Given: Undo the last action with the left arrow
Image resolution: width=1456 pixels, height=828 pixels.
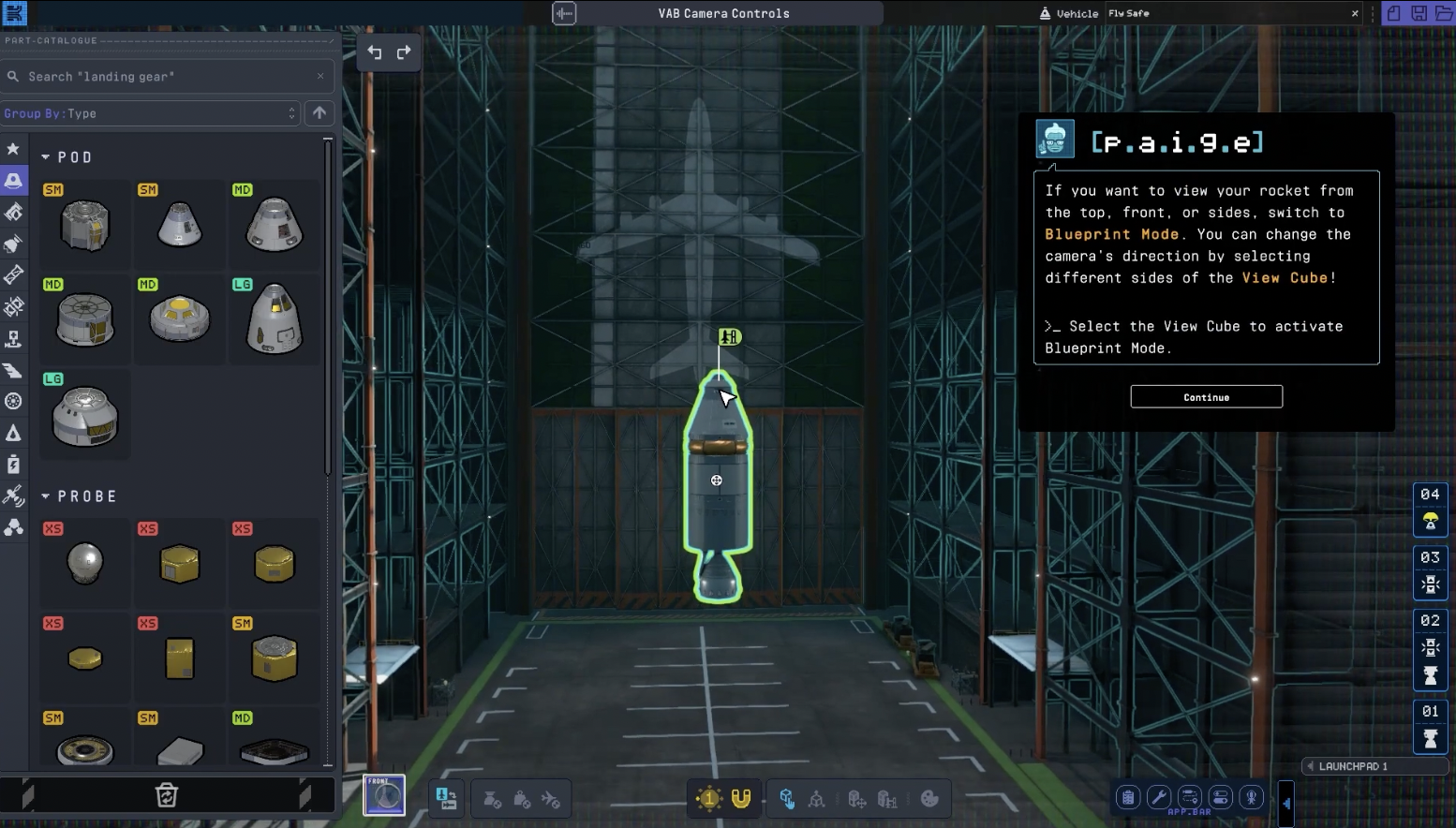Looking at the screenshot, I should coord(375,52).
